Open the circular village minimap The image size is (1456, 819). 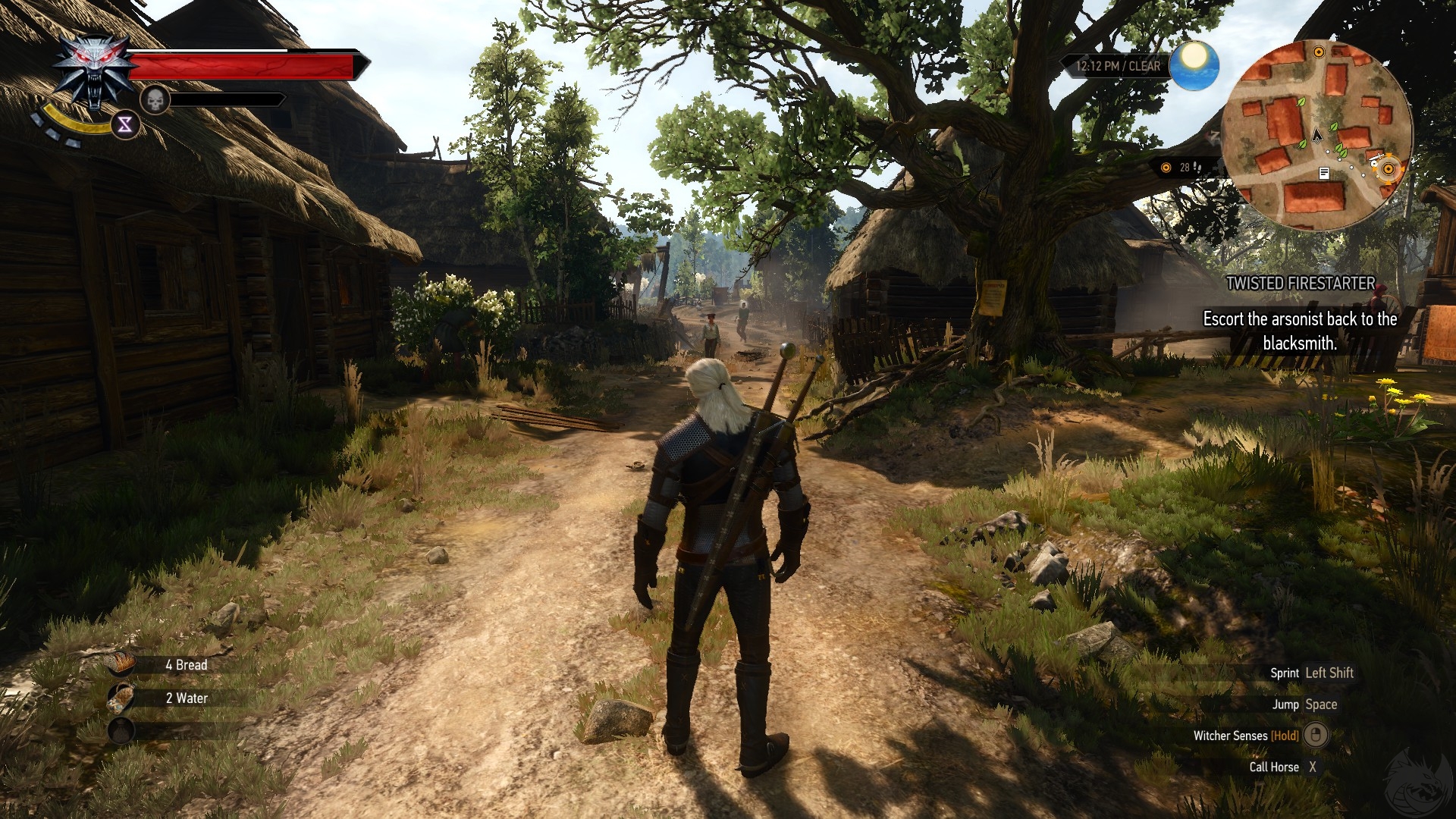(x=1316, y=135)
